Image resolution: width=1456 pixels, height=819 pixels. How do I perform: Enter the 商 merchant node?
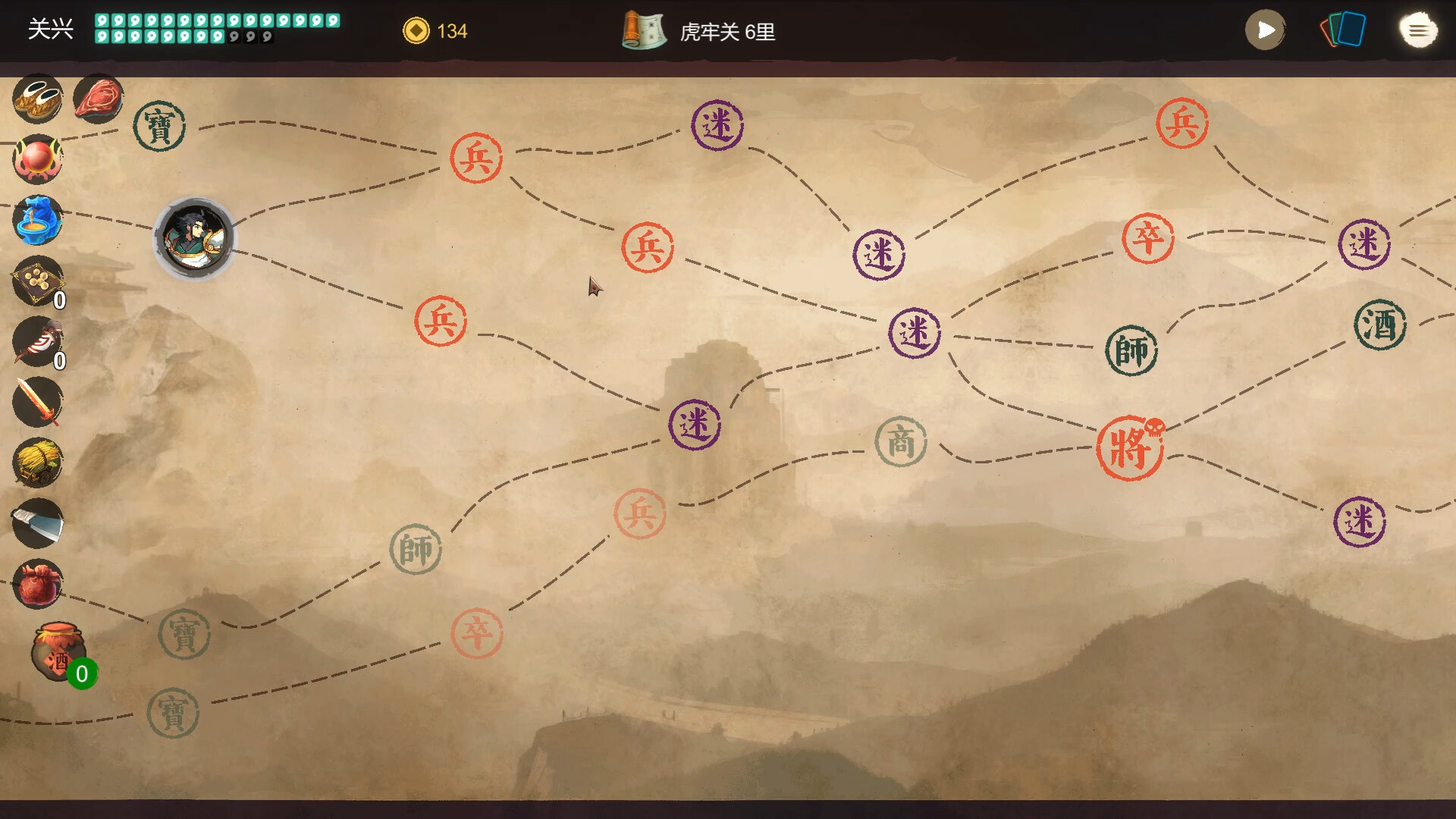click(x=900, y=443)
